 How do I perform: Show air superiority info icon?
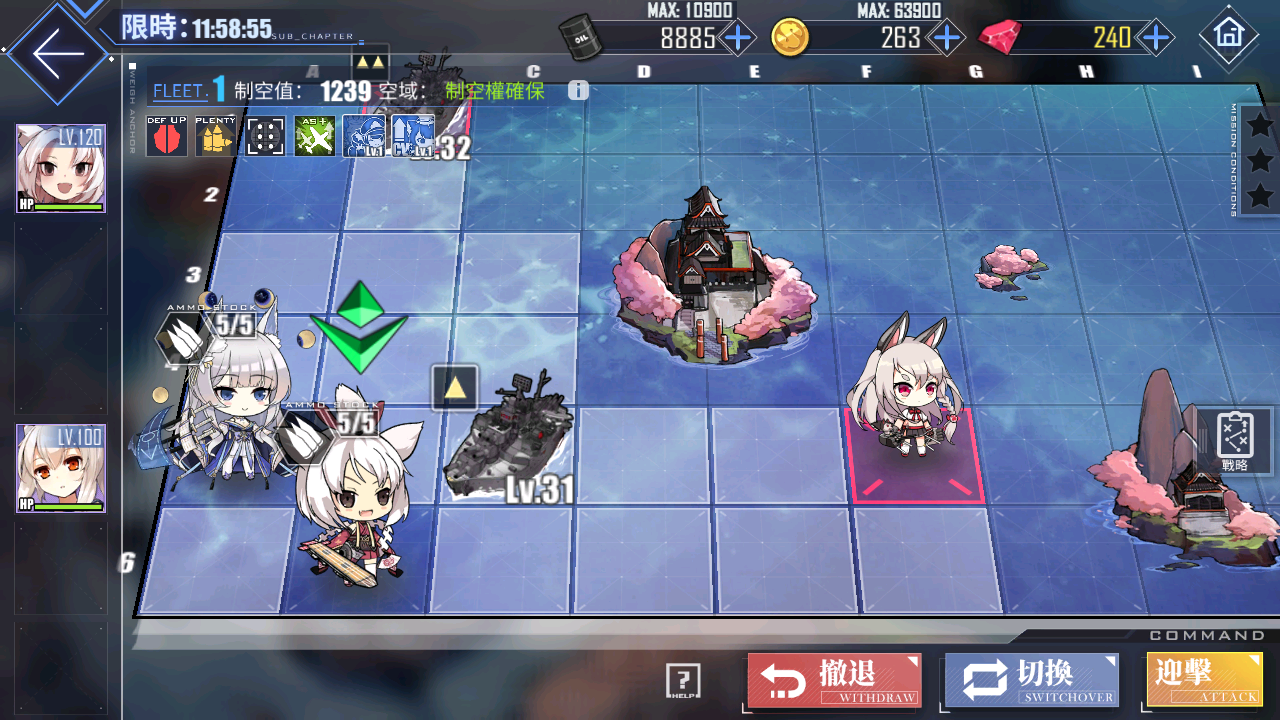[578, 90]
